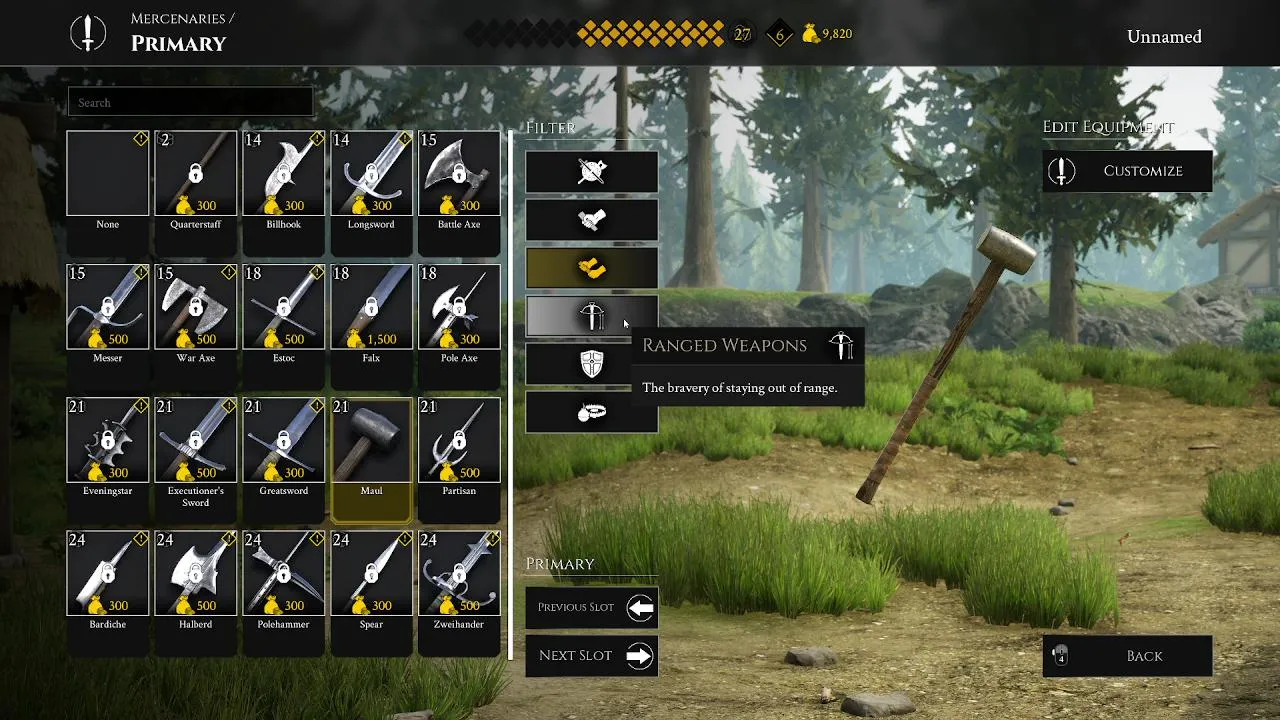Image resolution: width=1280 pixels, height=720 pixels.
Task: Select the None weapon slot
Action: 108,174
